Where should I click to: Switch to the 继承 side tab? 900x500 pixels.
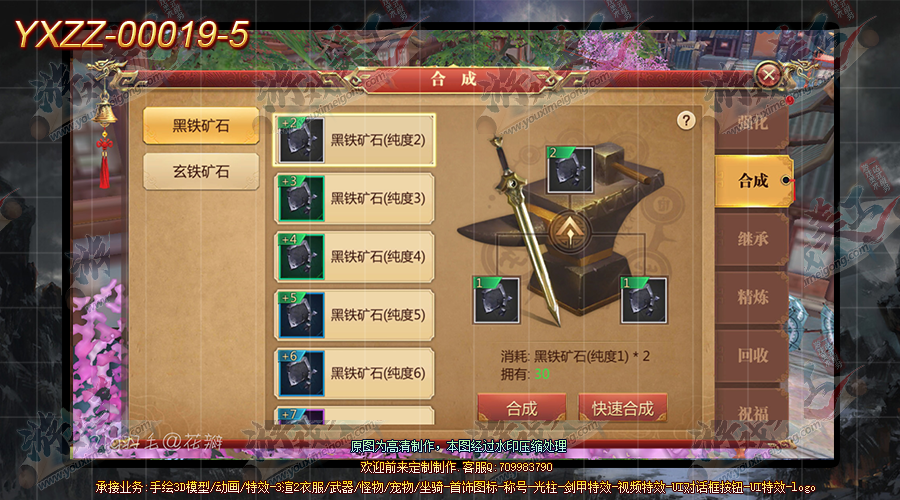pyautogui.click(x=752, y=240)
